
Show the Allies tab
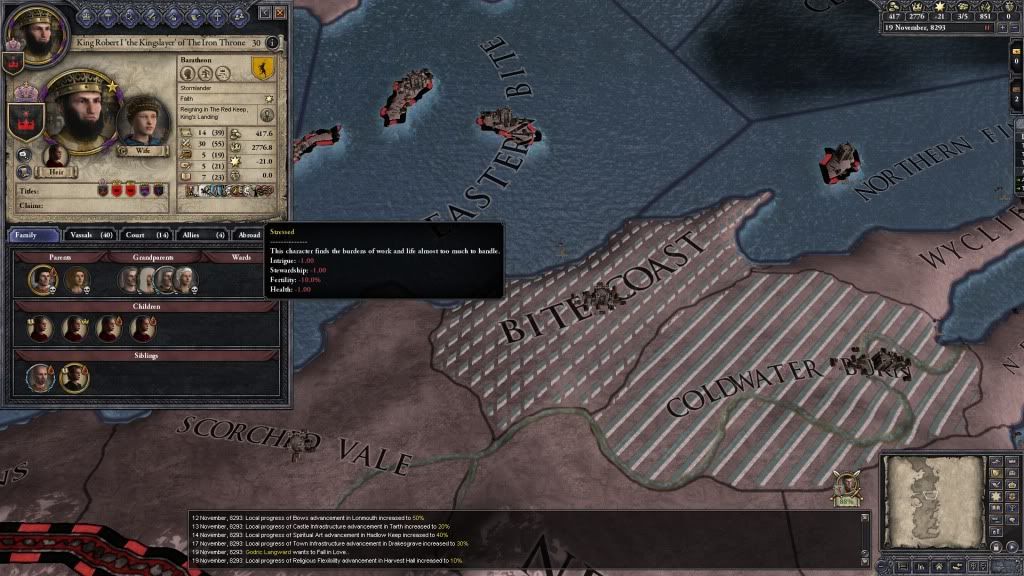[x=203, y=235]
